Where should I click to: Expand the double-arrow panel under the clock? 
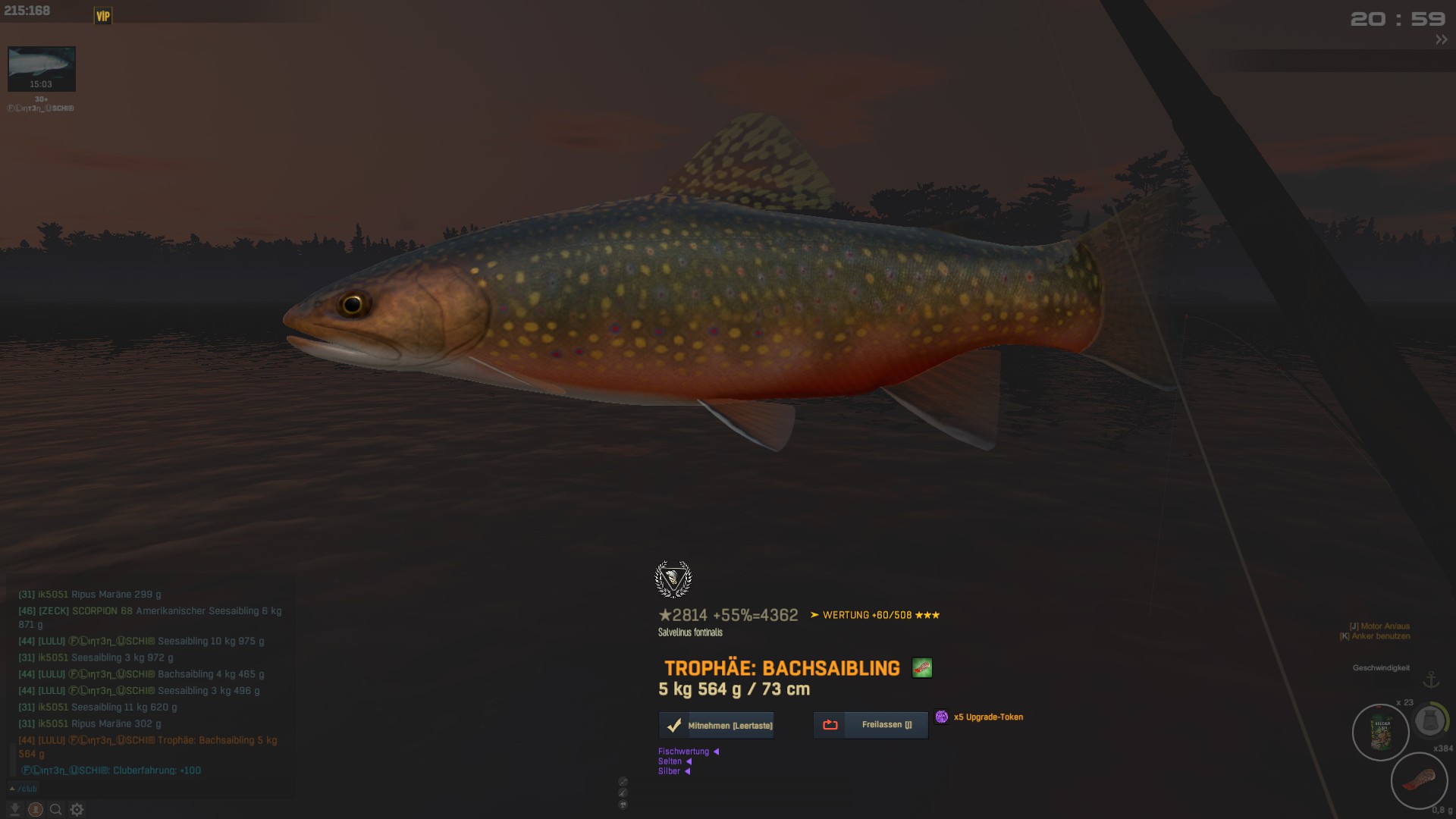tap(1441, 40)
